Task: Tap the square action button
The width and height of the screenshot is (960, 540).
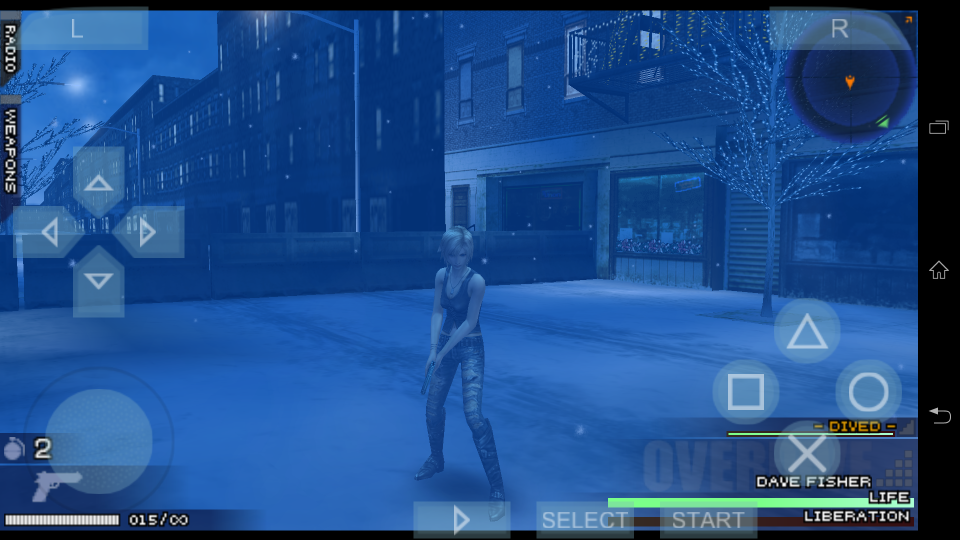Action: (745, 392)
